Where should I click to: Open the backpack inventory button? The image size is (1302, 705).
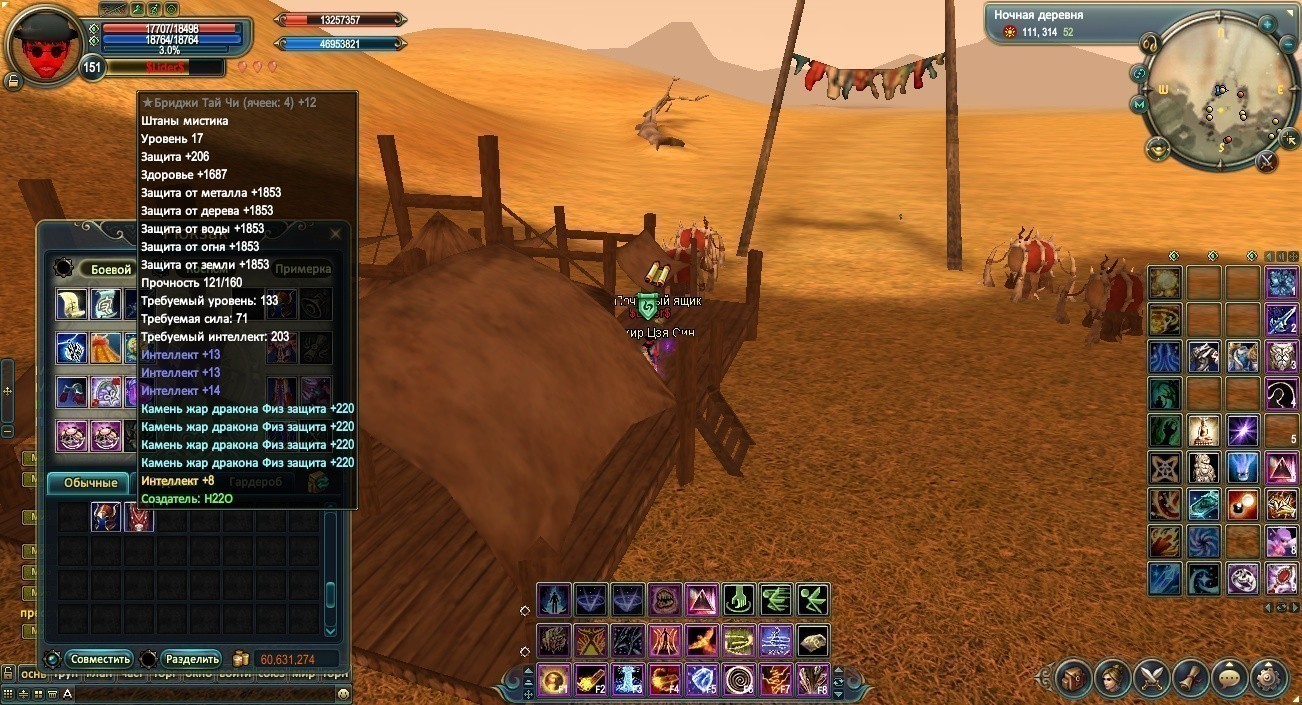[x=1073, y=677]
